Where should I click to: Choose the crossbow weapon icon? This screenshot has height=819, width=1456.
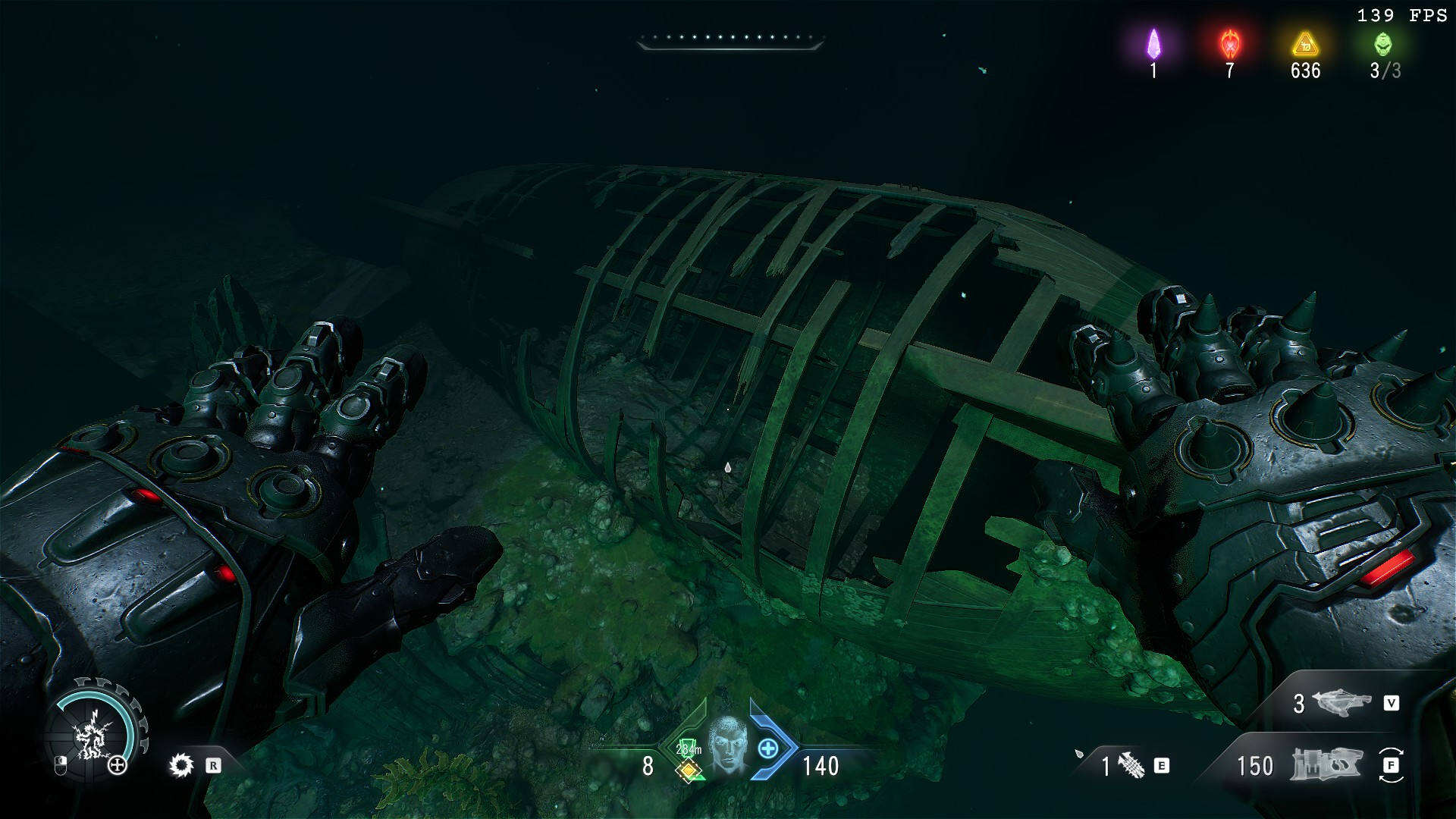click(x=1341, y=703)
